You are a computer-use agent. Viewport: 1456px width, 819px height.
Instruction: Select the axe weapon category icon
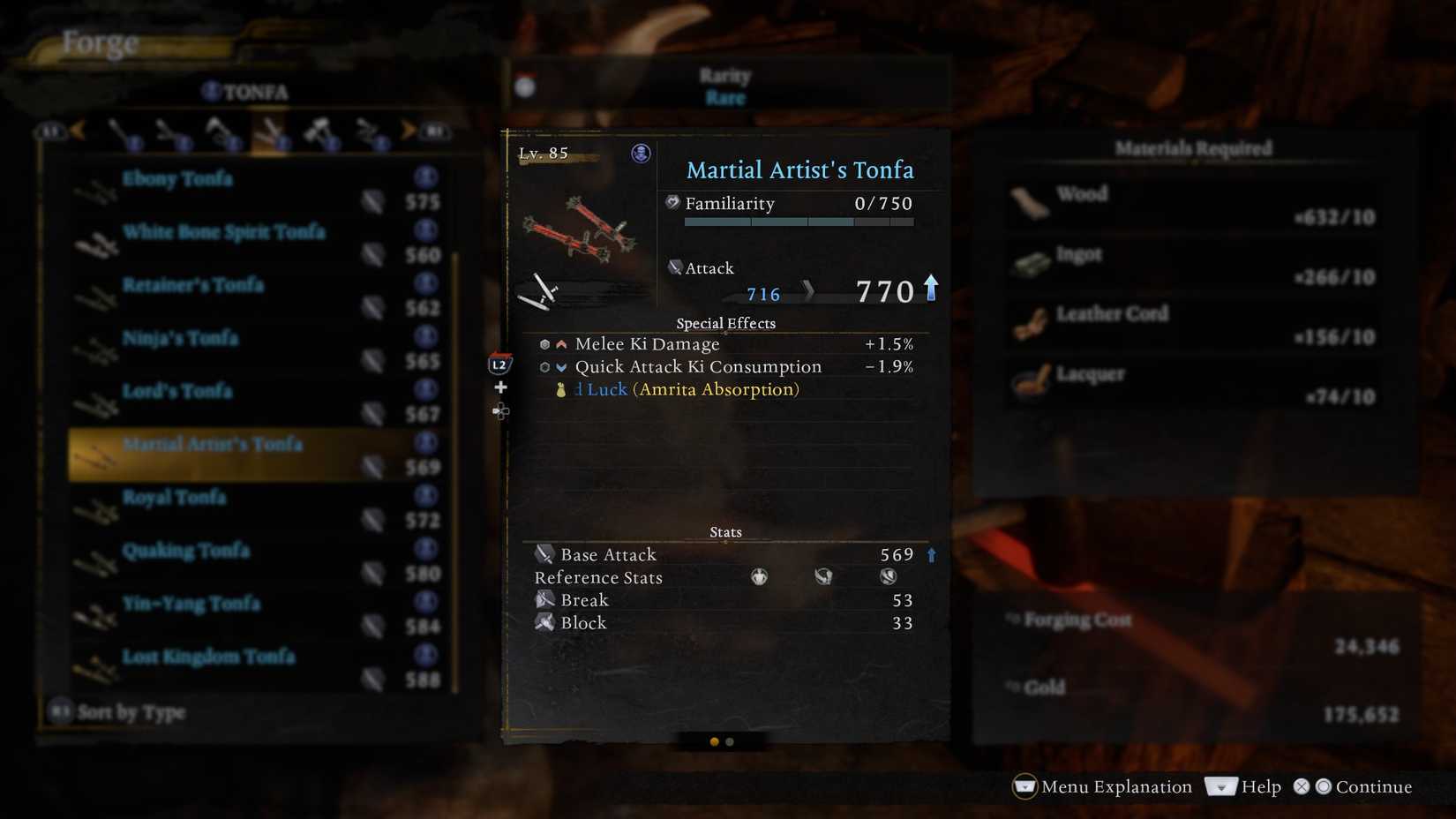221,130
